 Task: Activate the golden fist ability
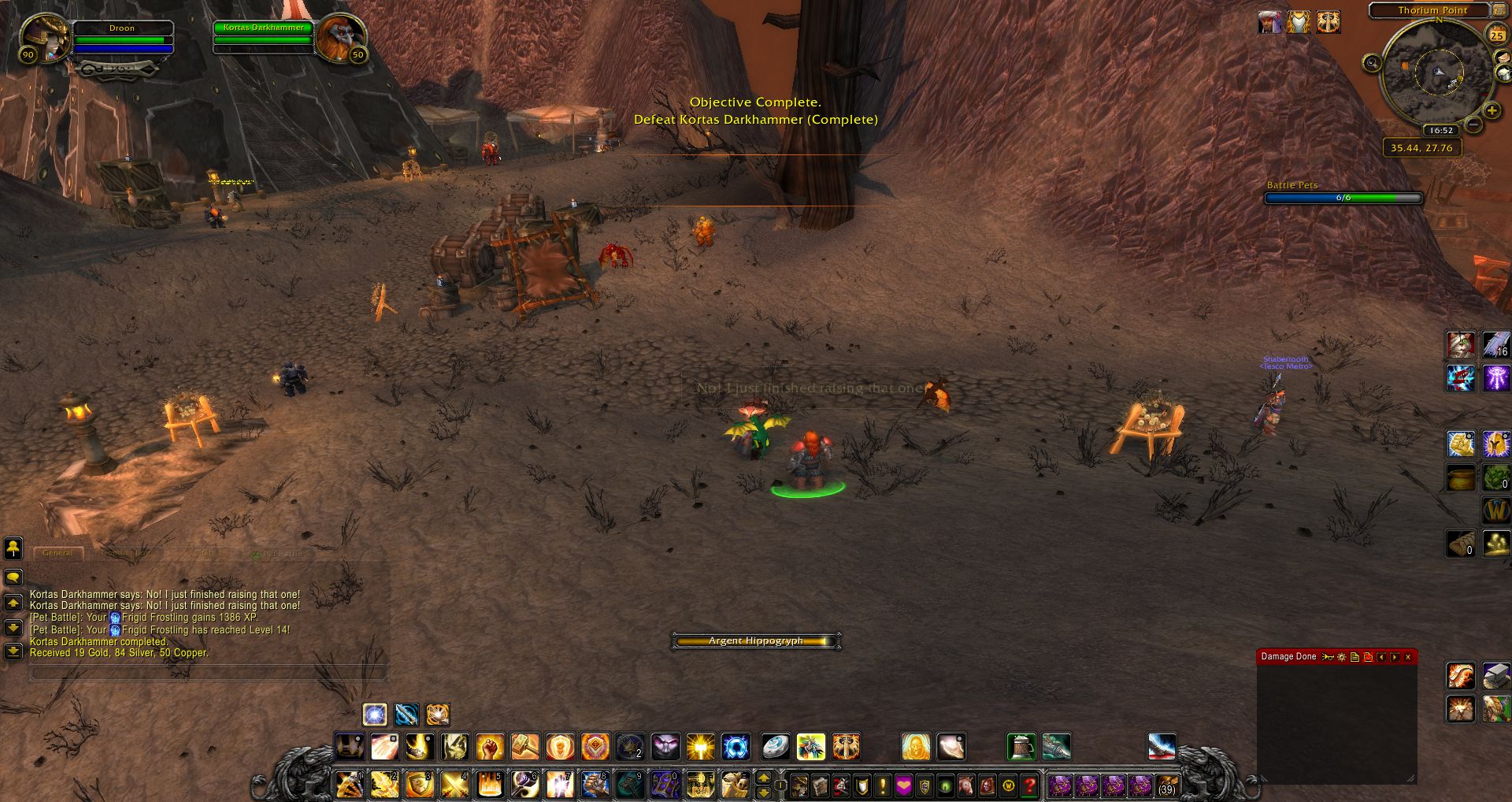click(x=489, y=746)
